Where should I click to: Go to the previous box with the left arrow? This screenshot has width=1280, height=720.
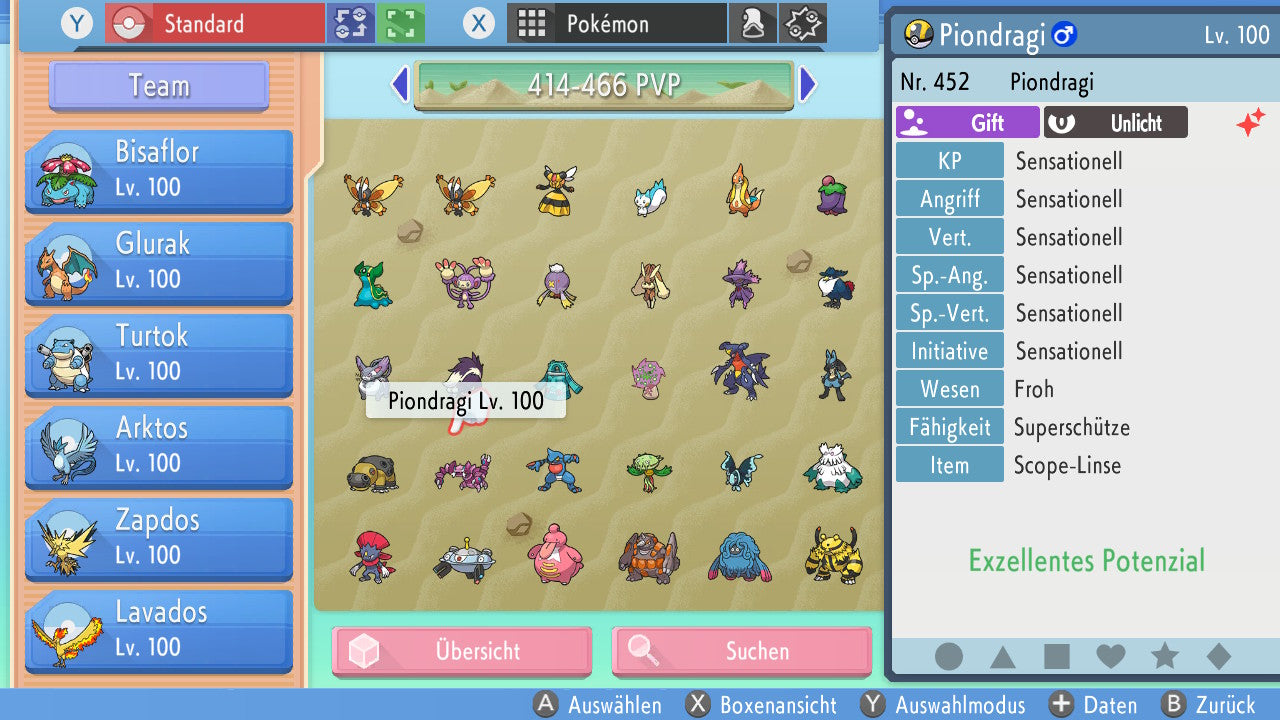tap(399, 86)
